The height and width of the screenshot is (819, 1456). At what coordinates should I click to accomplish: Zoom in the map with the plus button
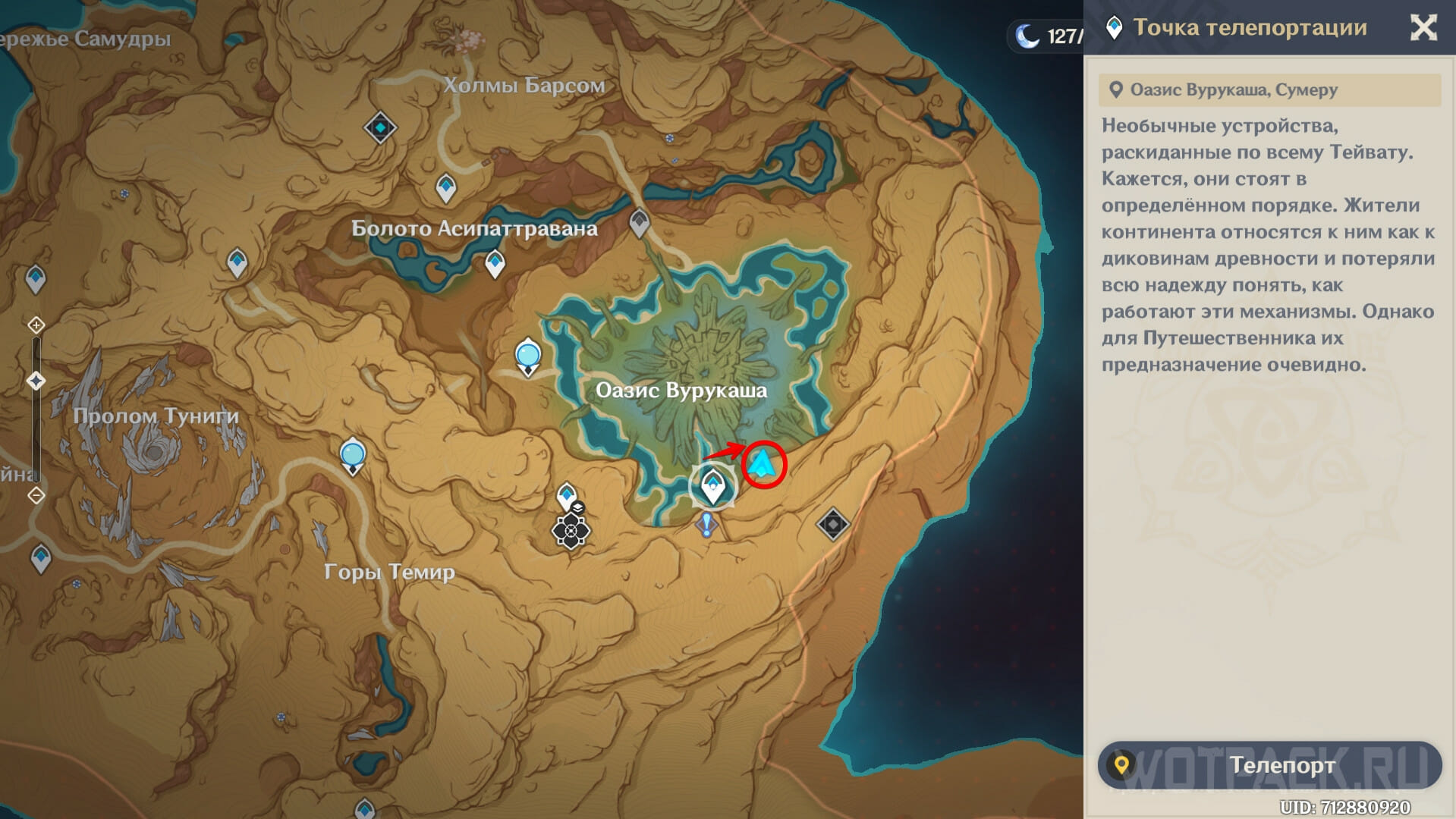pyautogui.click(x=36, y=325)
